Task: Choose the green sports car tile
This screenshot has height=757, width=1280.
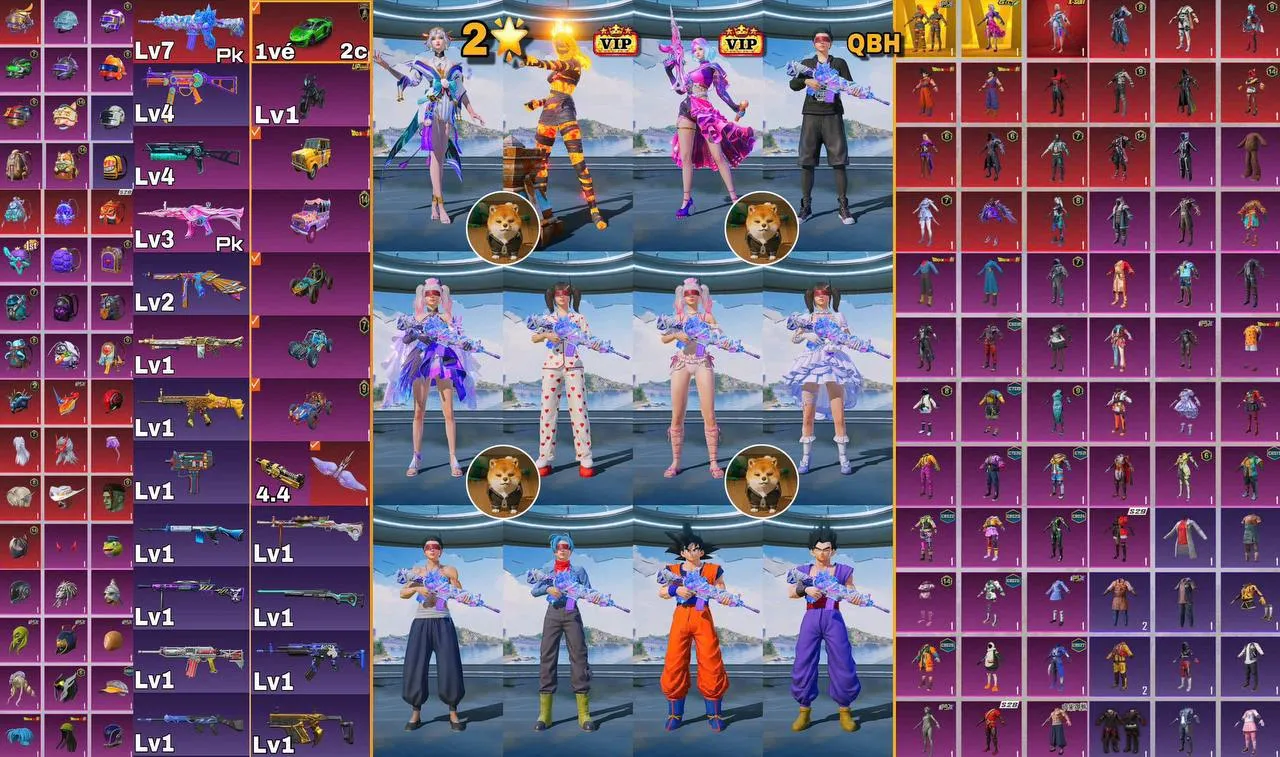Action: pos(309,31)
